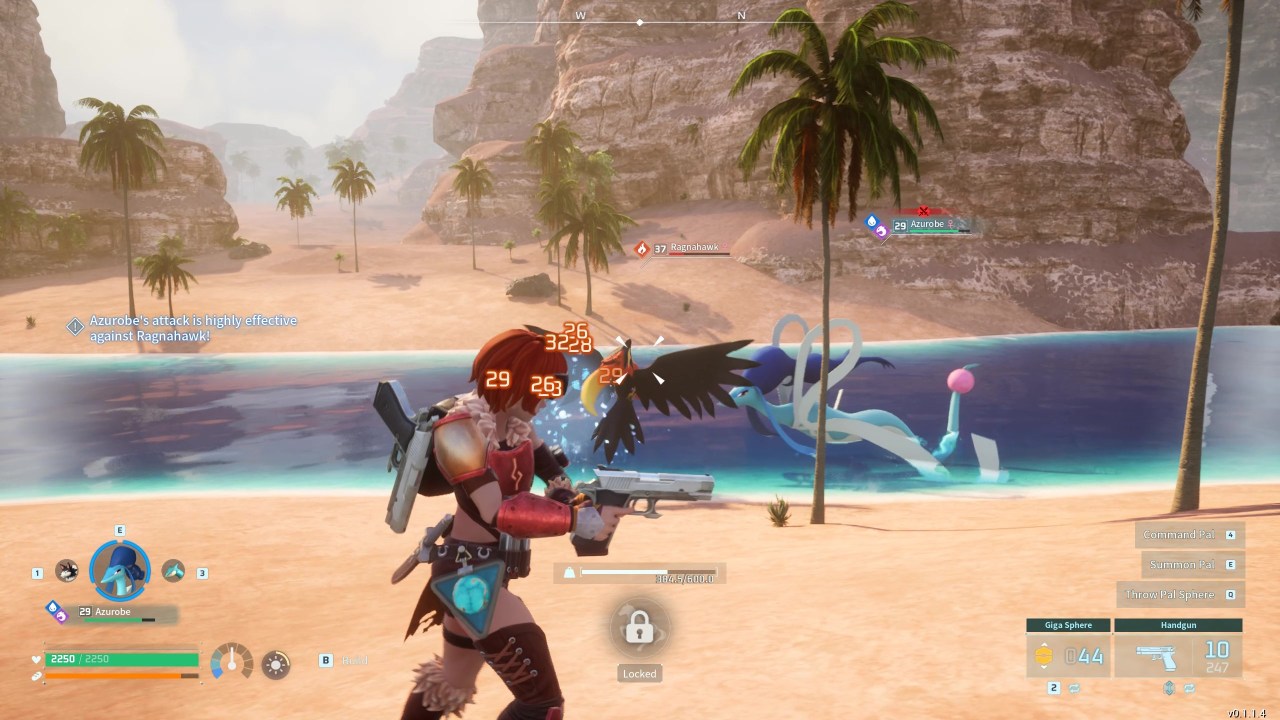
Task: Select the Azurobe active Pal portrait
Action: pyautogui.click(x=120, y=569)
